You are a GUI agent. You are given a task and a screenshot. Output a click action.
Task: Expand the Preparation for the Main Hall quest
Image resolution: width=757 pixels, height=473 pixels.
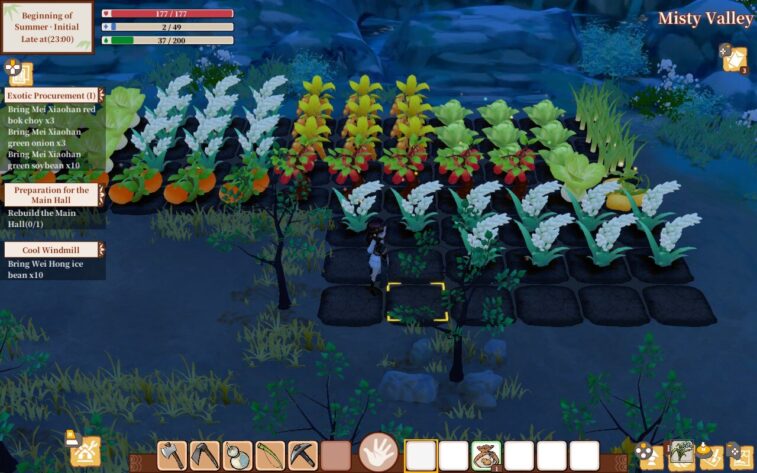click(53, 195)
